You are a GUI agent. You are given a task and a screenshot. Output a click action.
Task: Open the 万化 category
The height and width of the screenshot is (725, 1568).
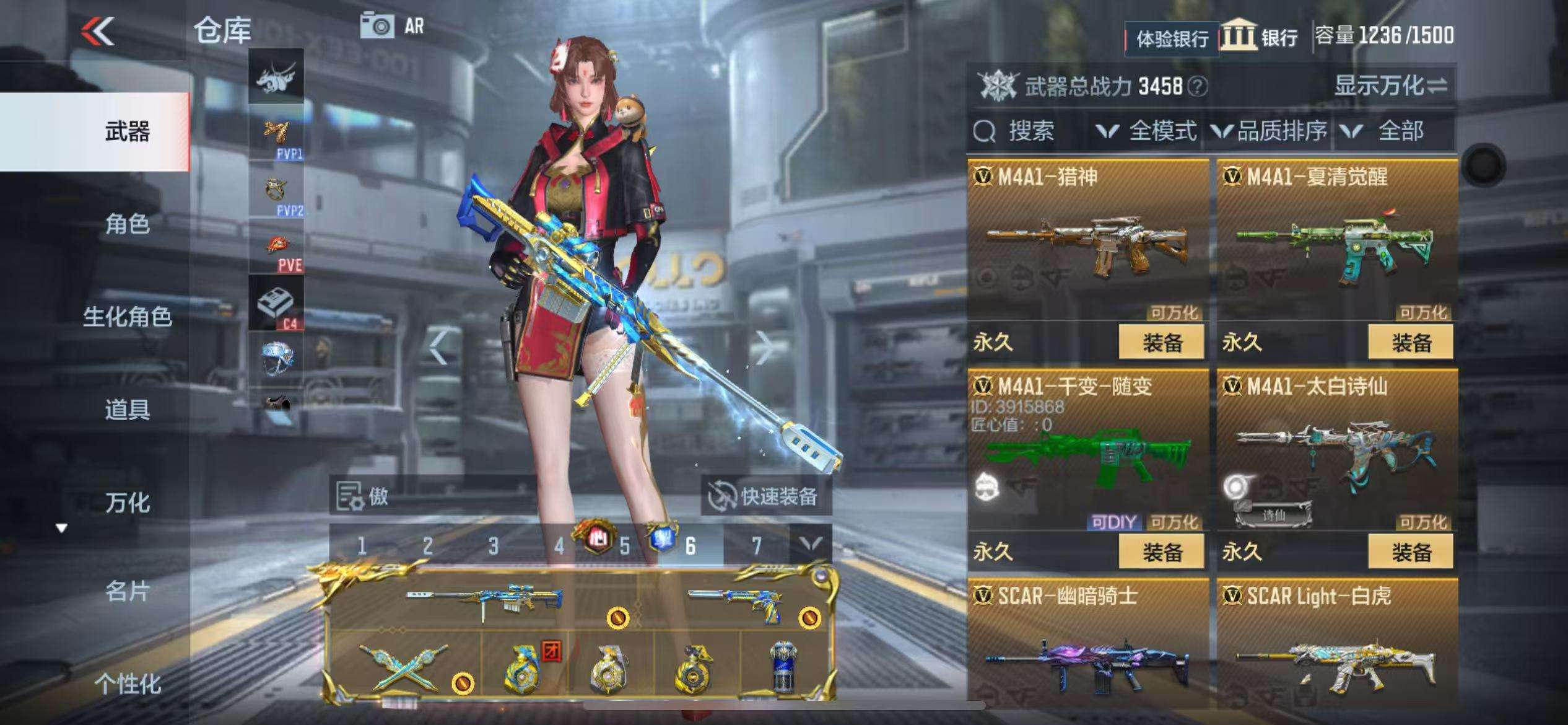(x=127, y=503)
